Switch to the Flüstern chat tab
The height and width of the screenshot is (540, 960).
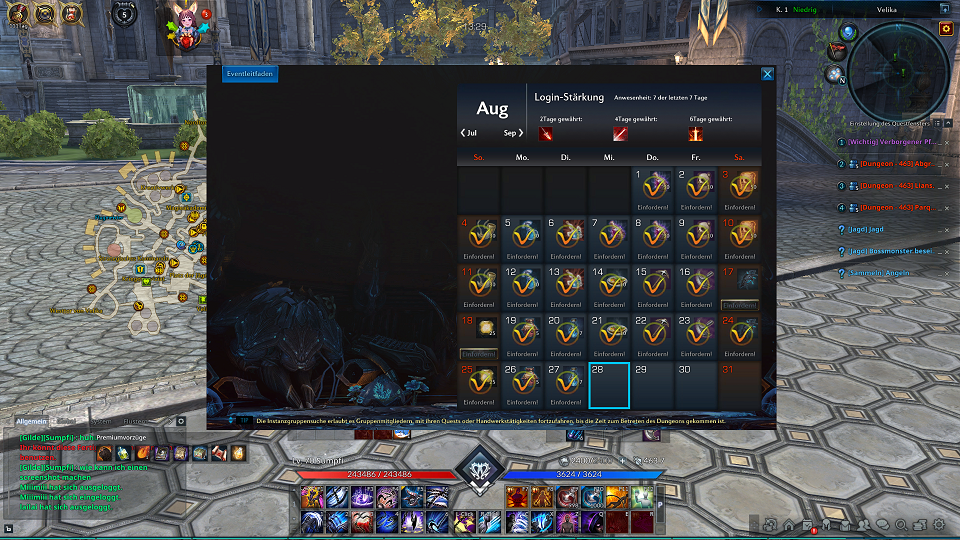click(x=135, y=421)
